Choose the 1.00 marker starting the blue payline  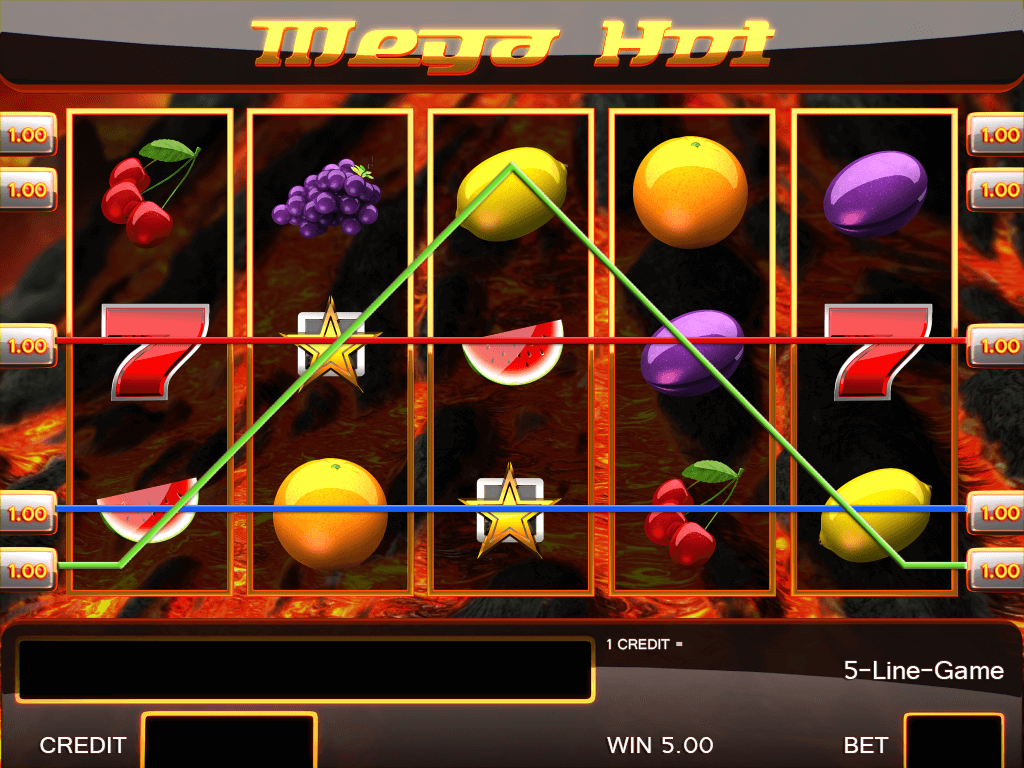pos(27,513)
